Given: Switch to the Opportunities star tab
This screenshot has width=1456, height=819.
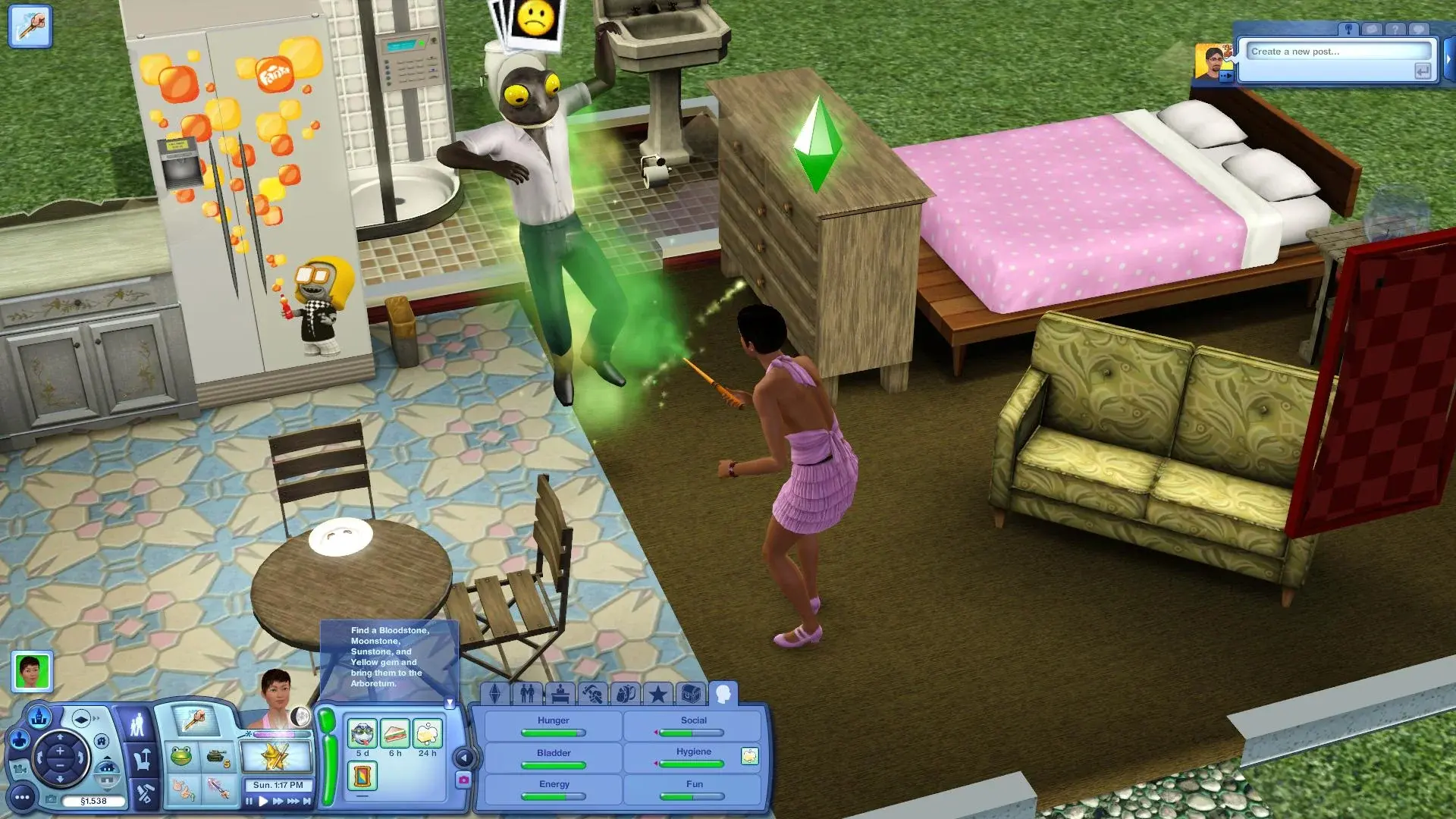Looking at the screenshot, I should [657, 694].
